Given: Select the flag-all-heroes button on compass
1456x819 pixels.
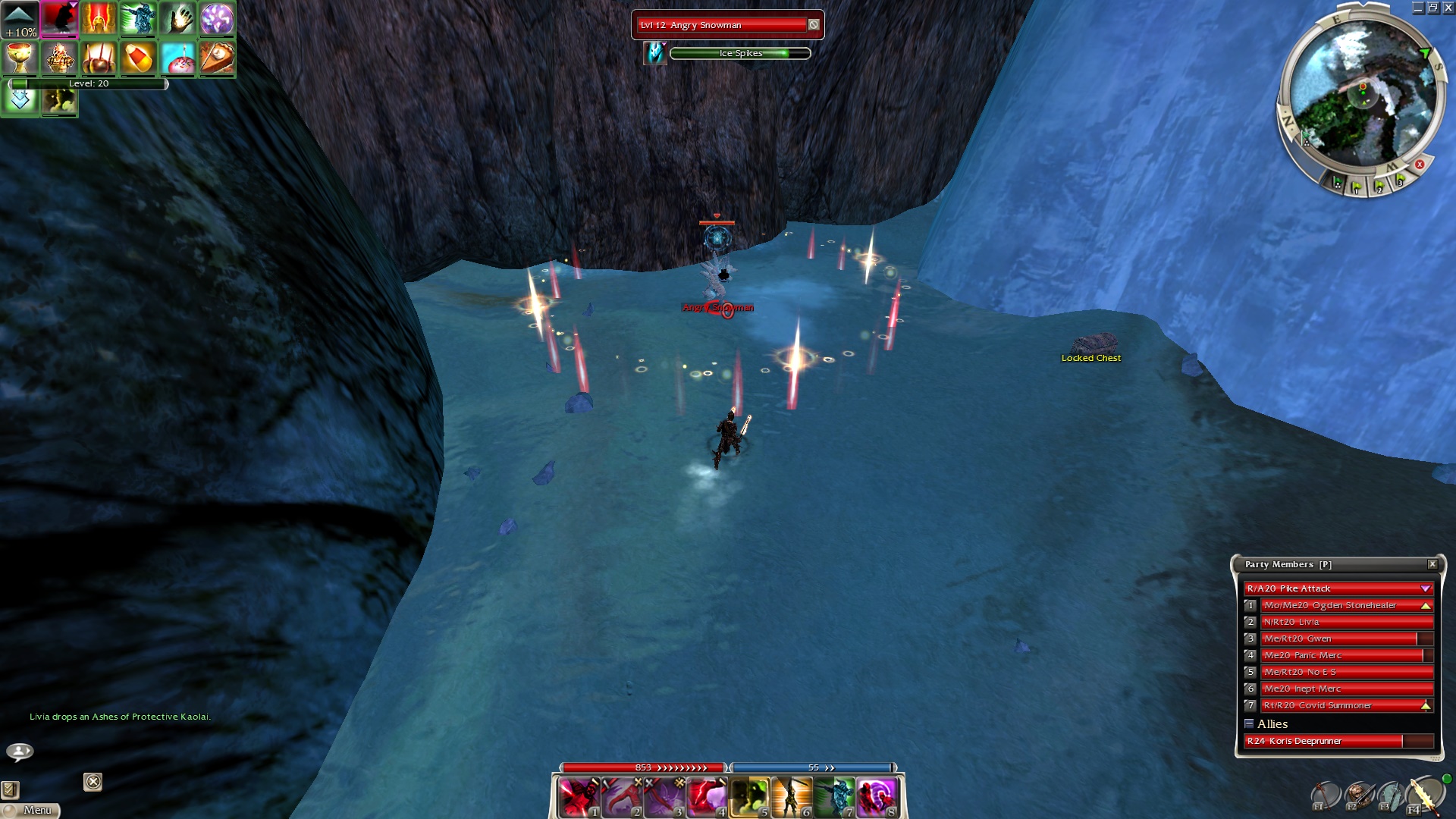Looking at the screenshot, I should tap(1338, 183).
